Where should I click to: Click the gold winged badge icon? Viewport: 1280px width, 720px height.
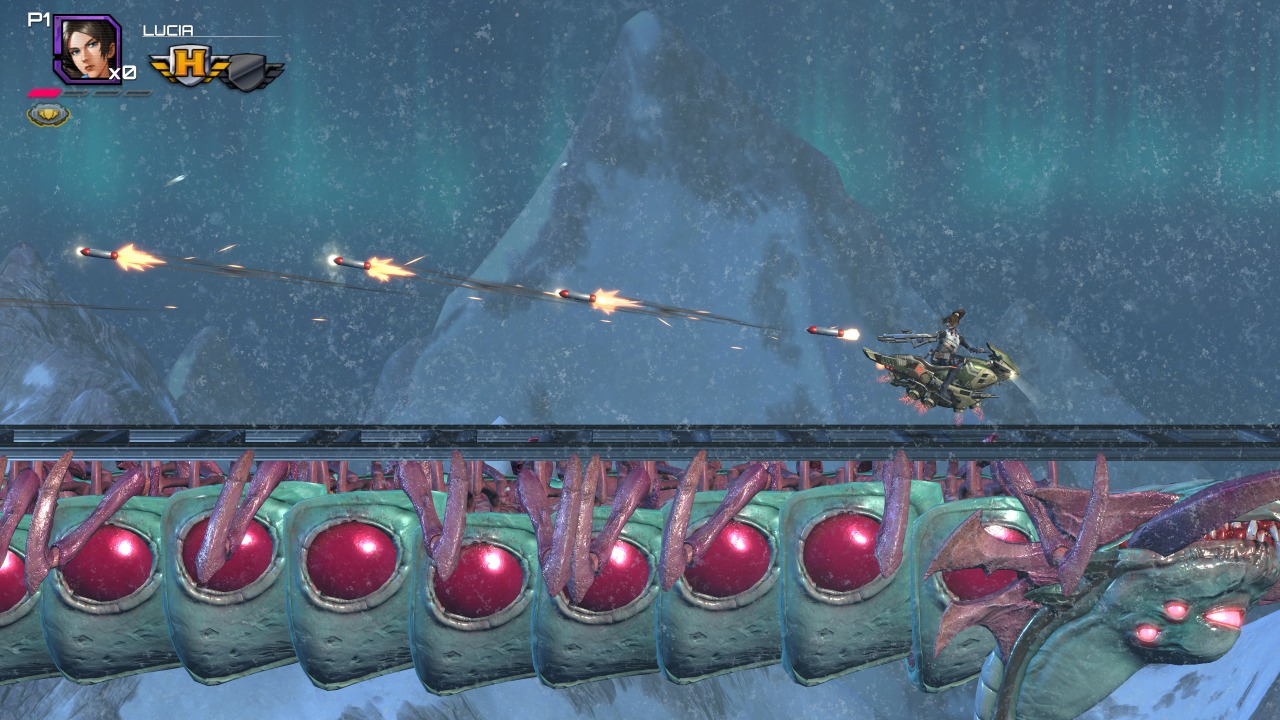click(48, 115)
